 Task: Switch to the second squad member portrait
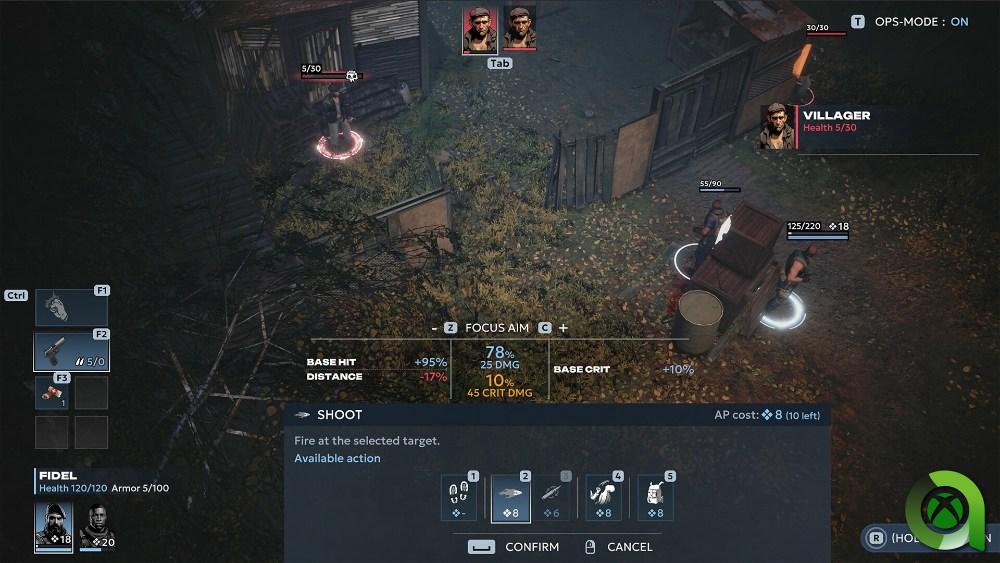[96, 526]
